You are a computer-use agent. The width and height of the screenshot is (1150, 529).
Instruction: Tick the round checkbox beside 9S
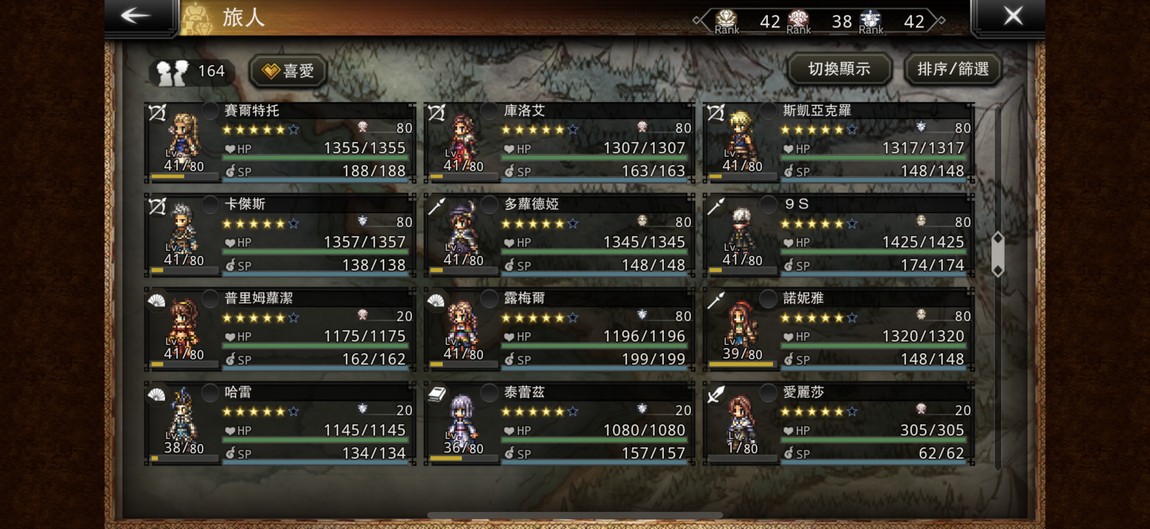[x=768, y=205]
